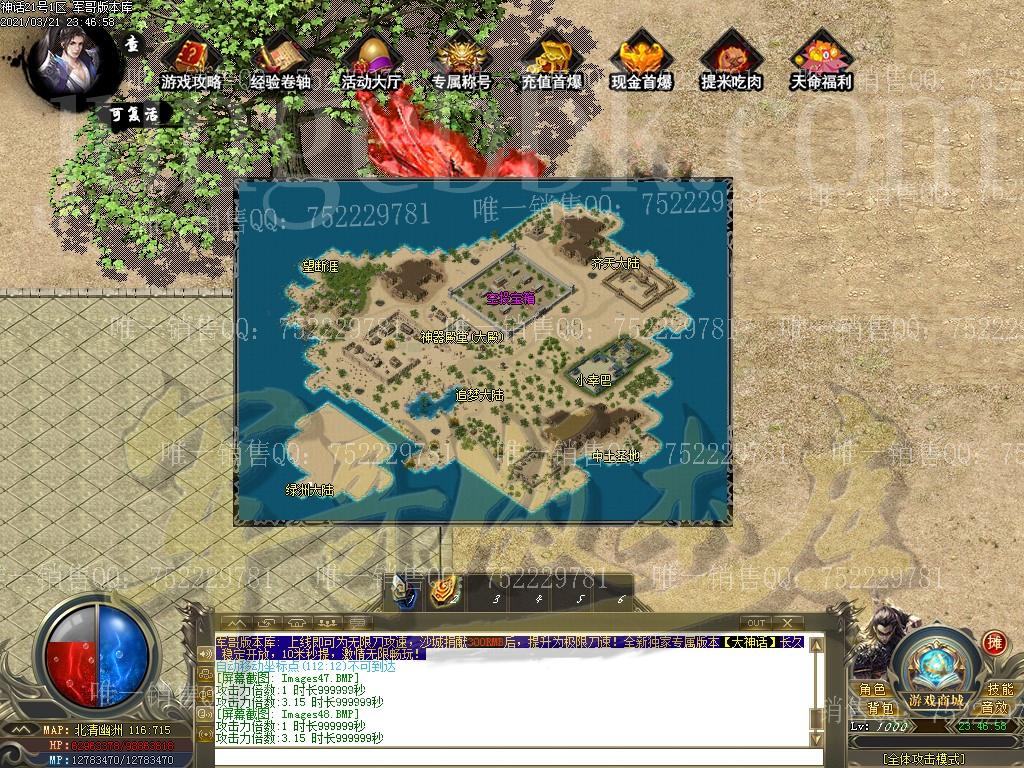
Task: Open the 提米吃肉 icon
Action: coord(731,60)
